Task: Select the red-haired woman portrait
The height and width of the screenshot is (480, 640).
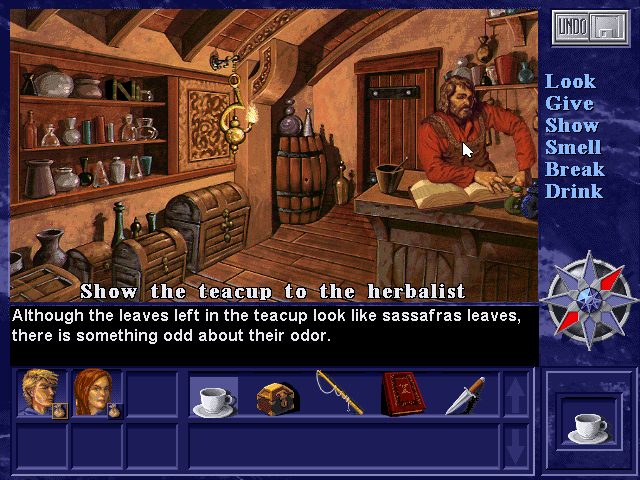Action: [95, 394]
